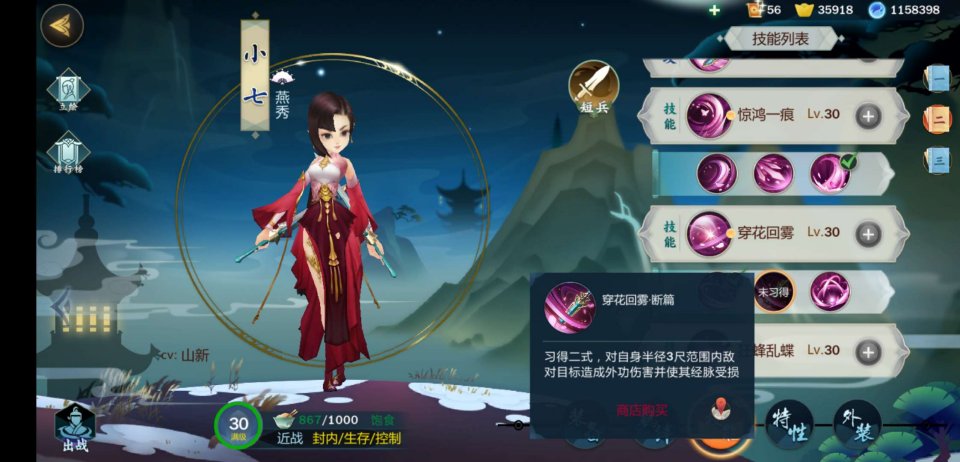
Task: Tap the 出战 deploy button
Action: (75, 426)
